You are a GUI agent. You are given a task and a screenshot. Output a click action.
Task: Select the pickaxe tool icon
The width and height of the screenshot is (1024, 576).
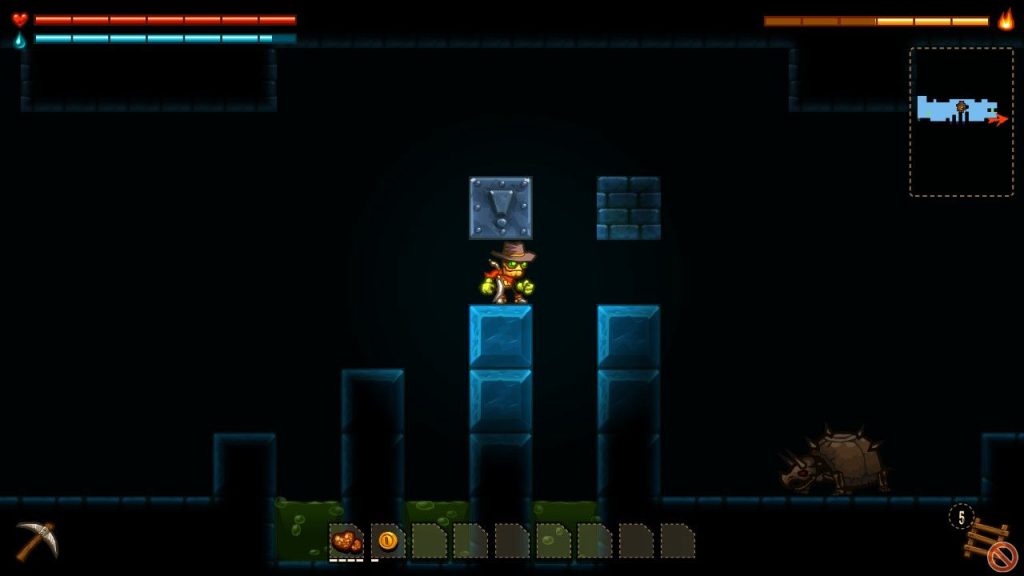36,540
